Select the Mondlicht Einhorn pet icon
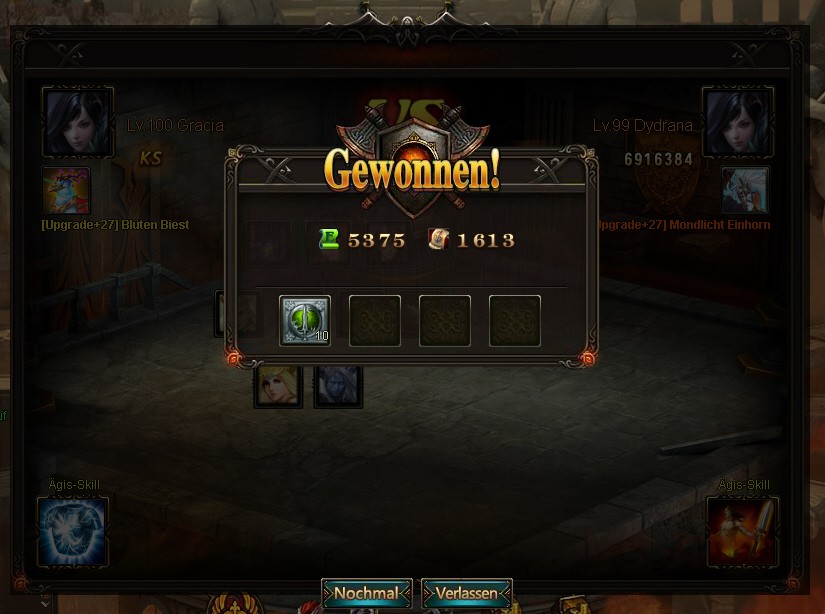The height and width of the screenshot is (614, 825). (745, 191)
